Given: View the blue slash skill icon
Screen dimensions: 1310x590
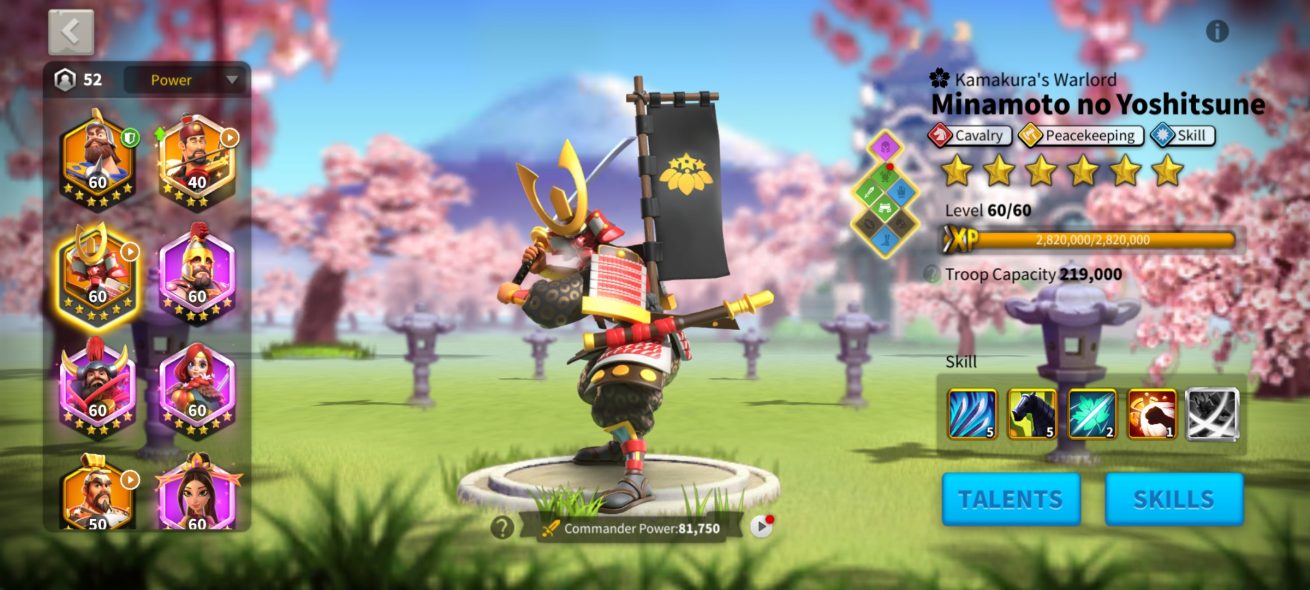Looking at the screenshot, I should [972, 415].
